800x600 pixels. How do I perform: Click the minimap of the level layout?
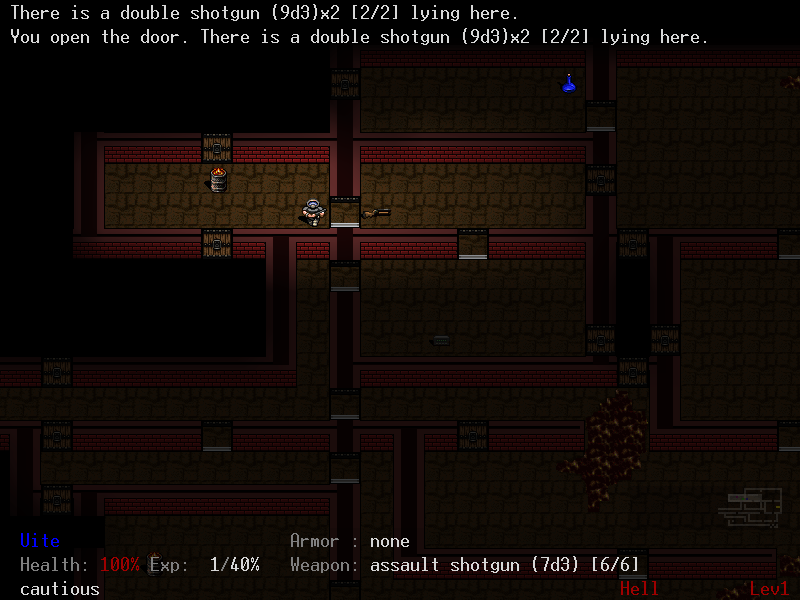[749, 506]
